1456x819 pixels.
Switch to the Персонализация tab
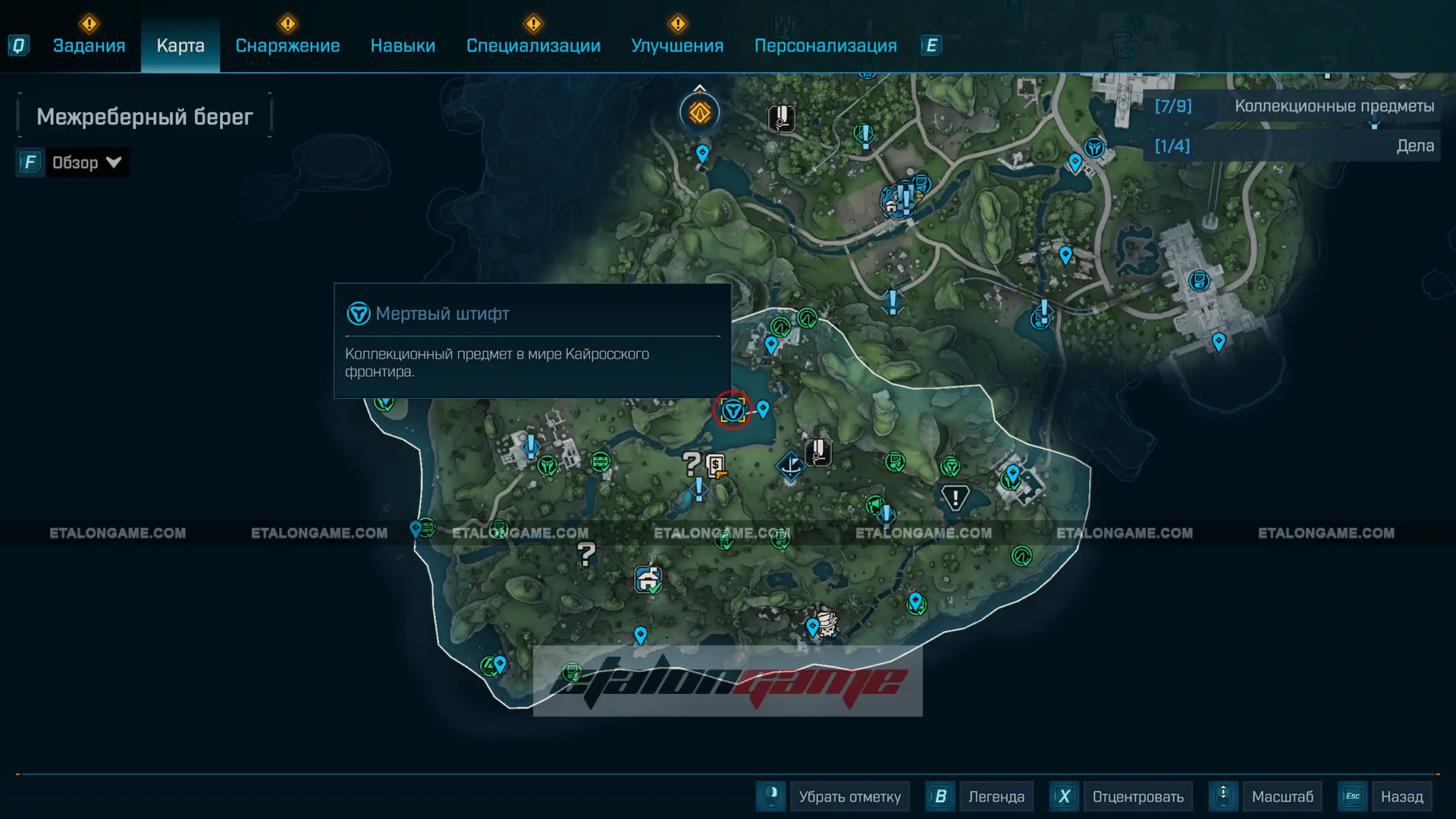coord(825,45)
